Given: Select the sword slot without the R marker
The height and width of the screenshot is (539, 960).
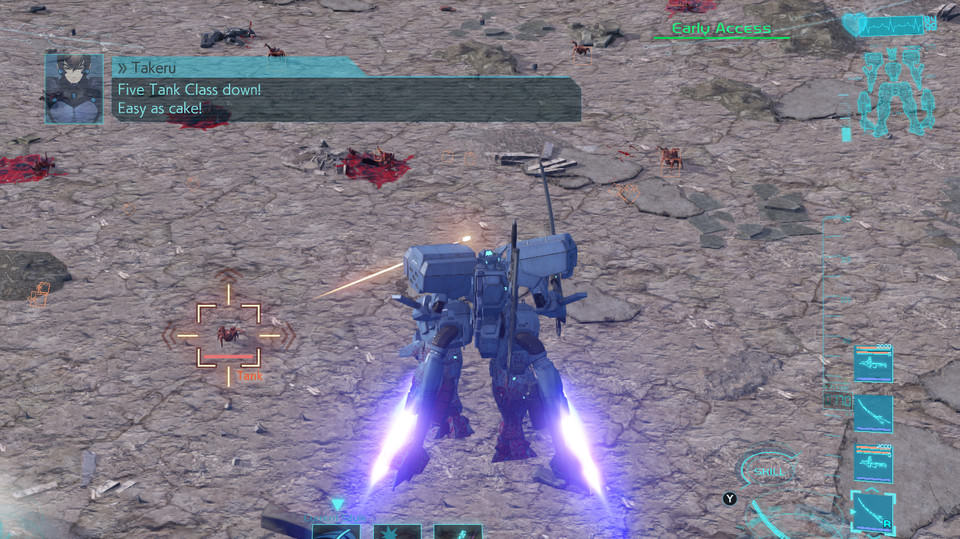Looking at the screenshot, I should coord(873,413).
